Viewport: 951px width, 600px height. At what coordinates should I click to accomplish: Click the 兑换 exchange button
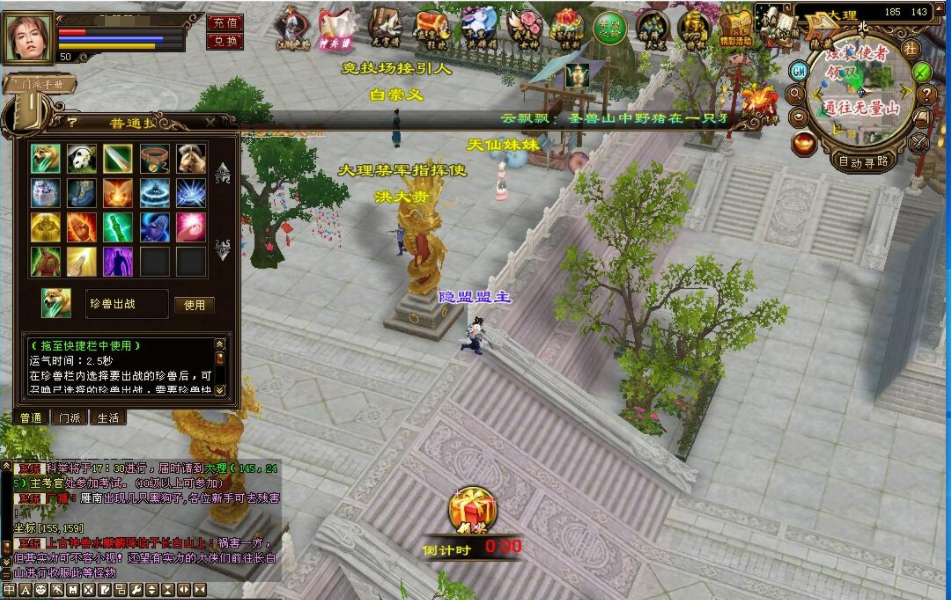pyautogui.click(x=225, y=41)
